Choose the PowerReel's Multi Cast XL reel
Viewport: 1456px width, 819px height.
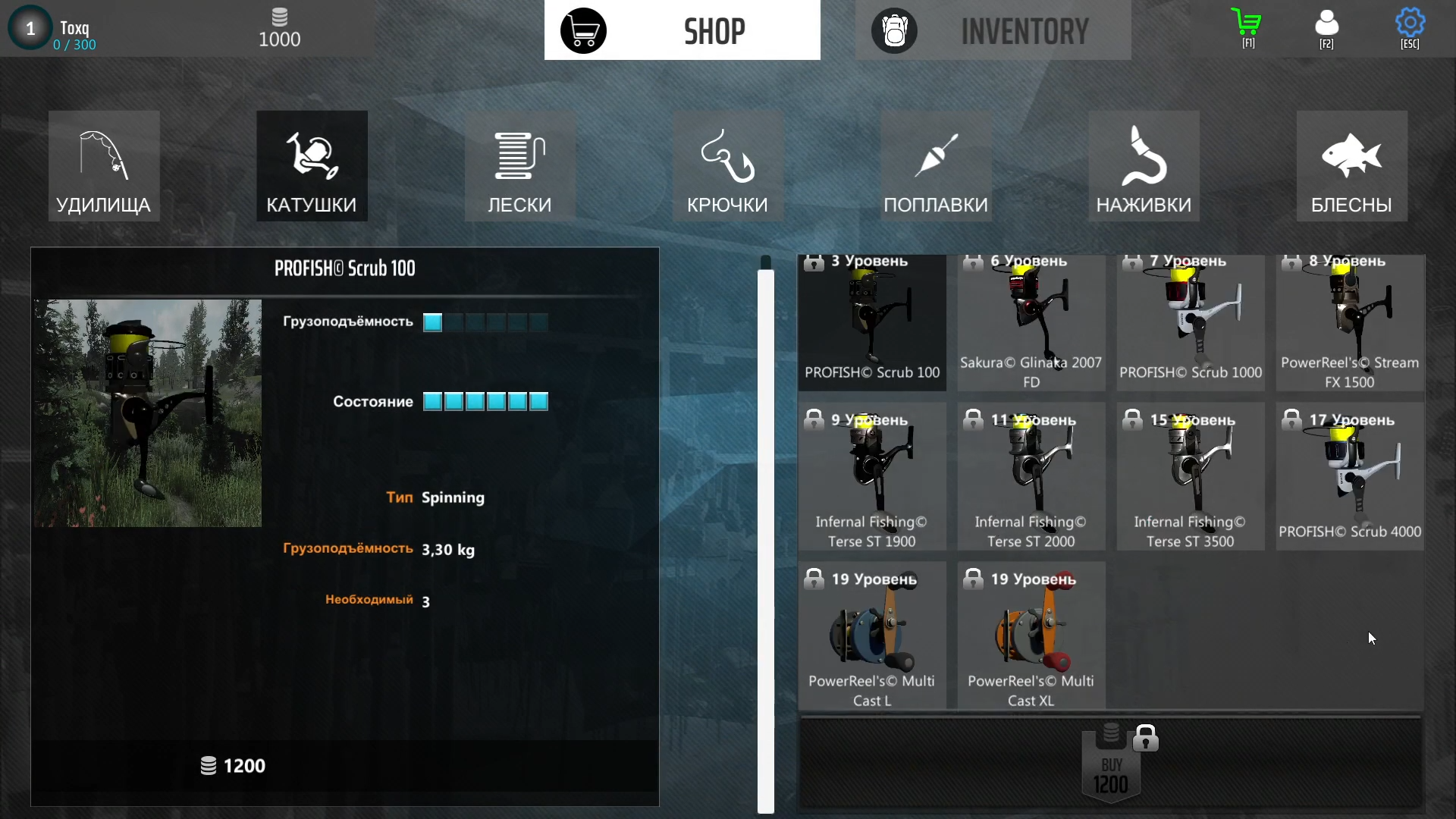[x=1031, y=637]
